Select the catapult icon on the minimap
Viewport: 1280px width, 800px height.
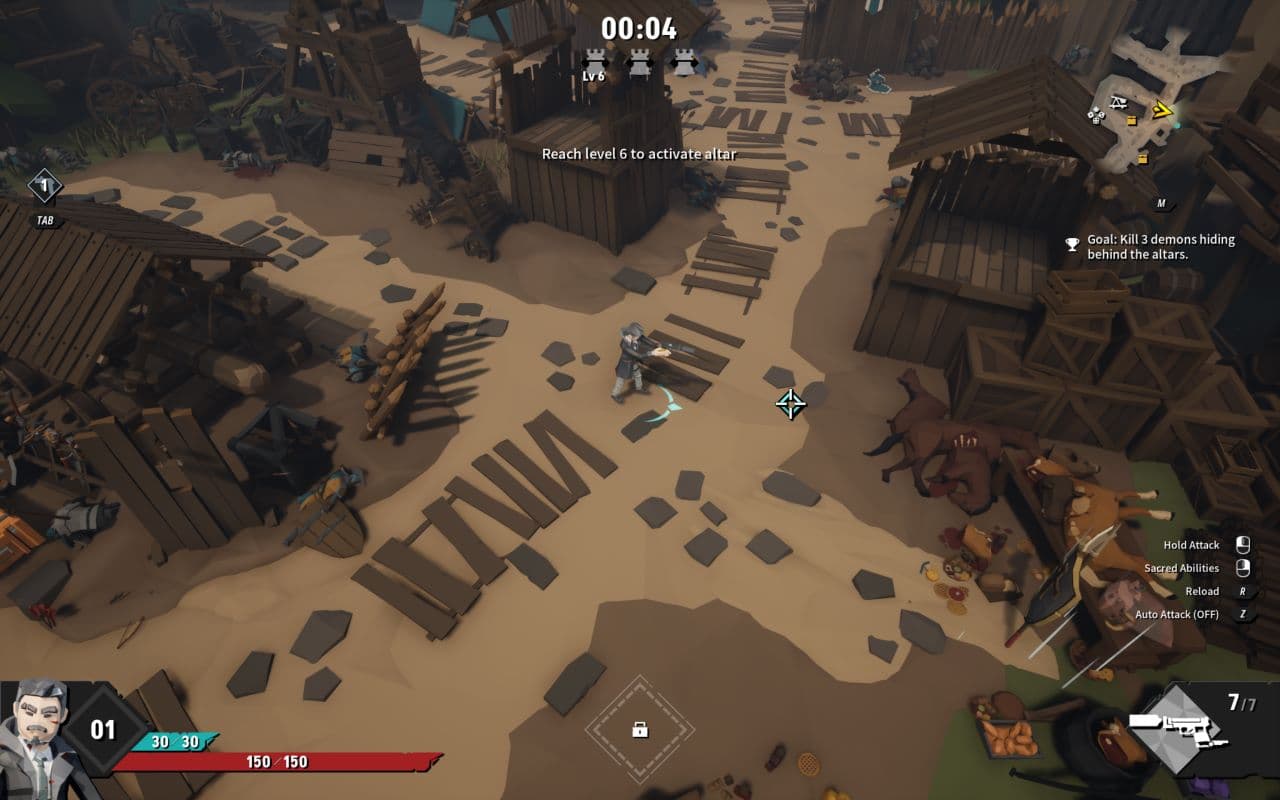1118,102
